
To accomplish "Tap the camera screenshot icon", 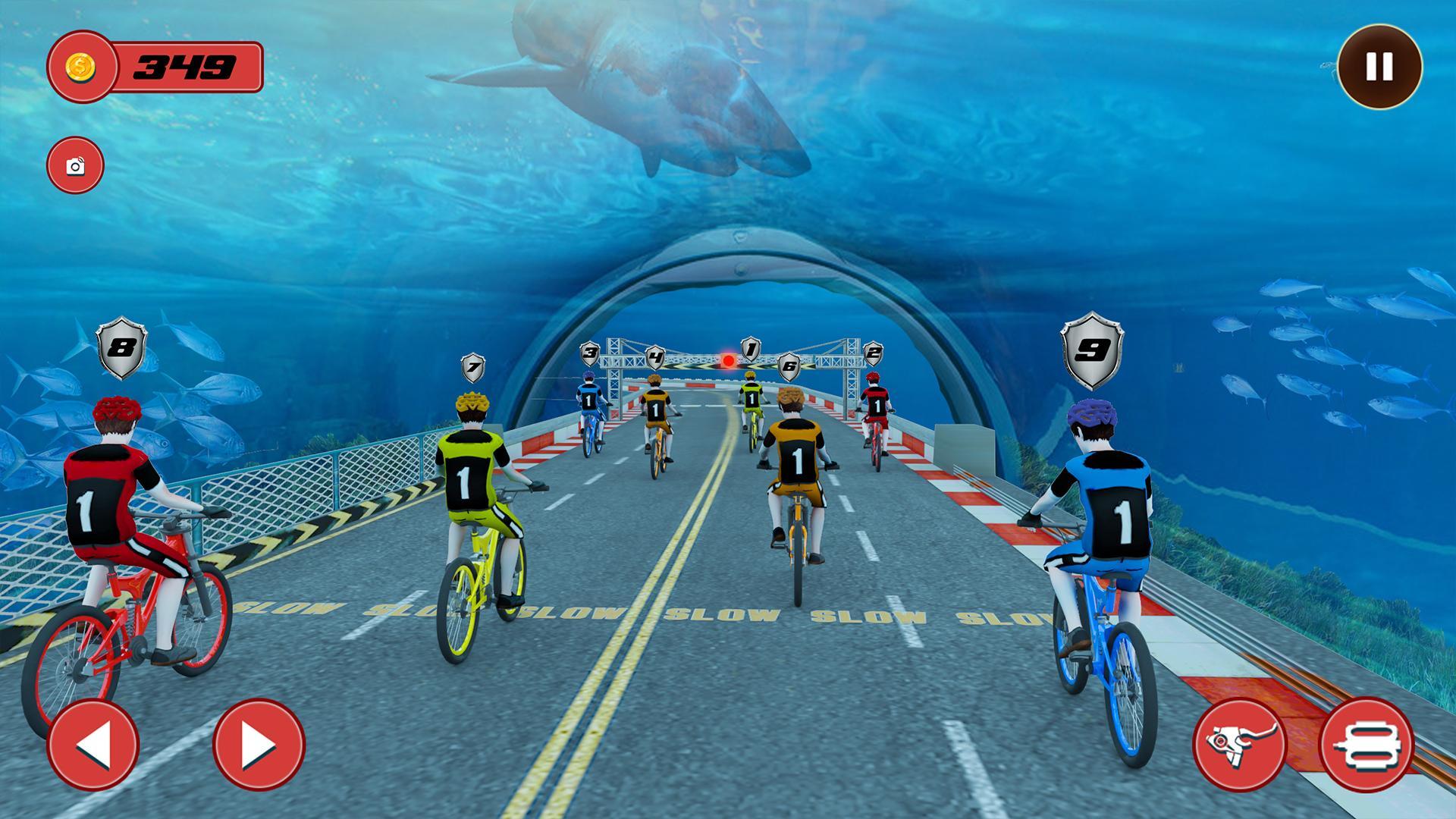I will point(76,165).
